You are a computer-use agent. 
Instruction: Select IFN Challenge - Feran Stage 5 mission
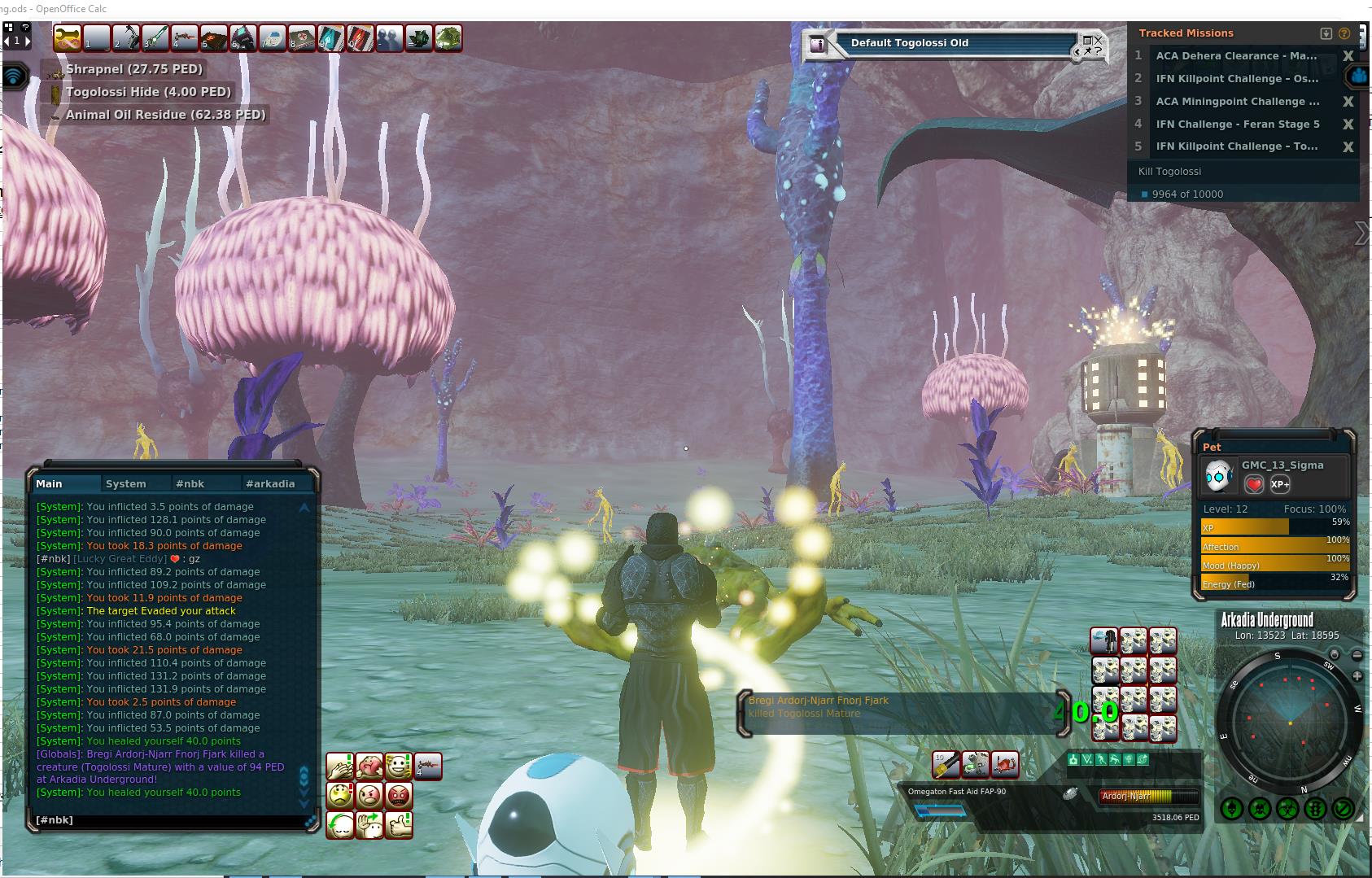click(x=1237, y=124)
